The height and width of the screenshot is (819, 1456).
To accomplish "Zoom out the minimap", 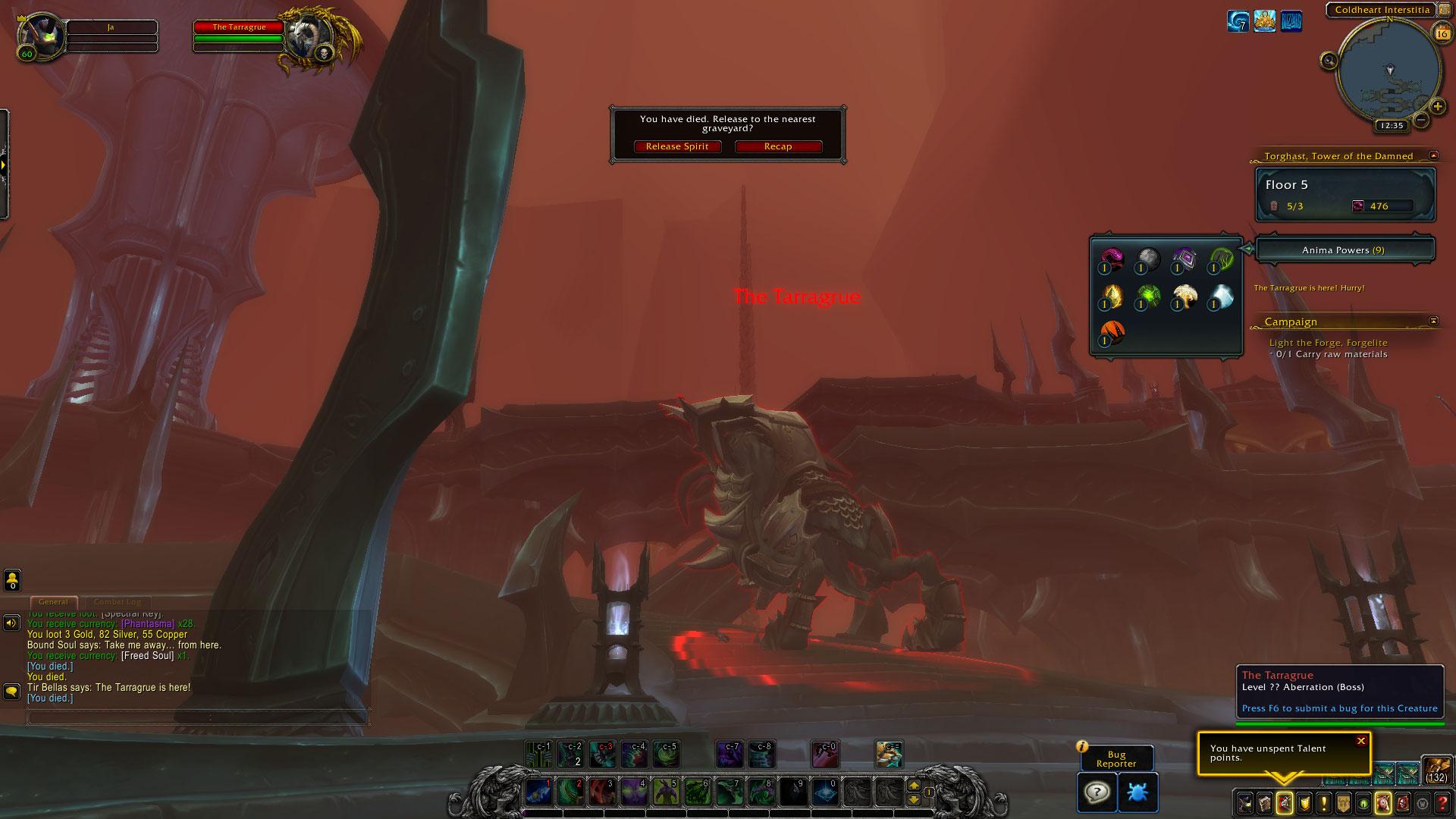I will click(x=1420, y=120).
